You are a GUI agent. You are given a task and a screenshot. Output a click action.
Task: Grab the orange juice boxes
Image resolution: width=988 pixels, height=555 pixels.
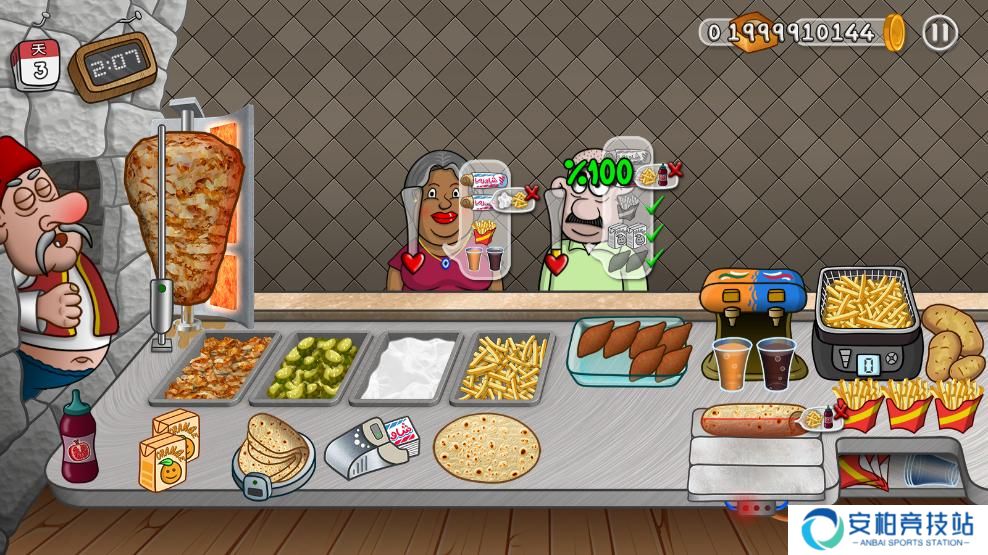pyautogui.click(x=167, y=448)
